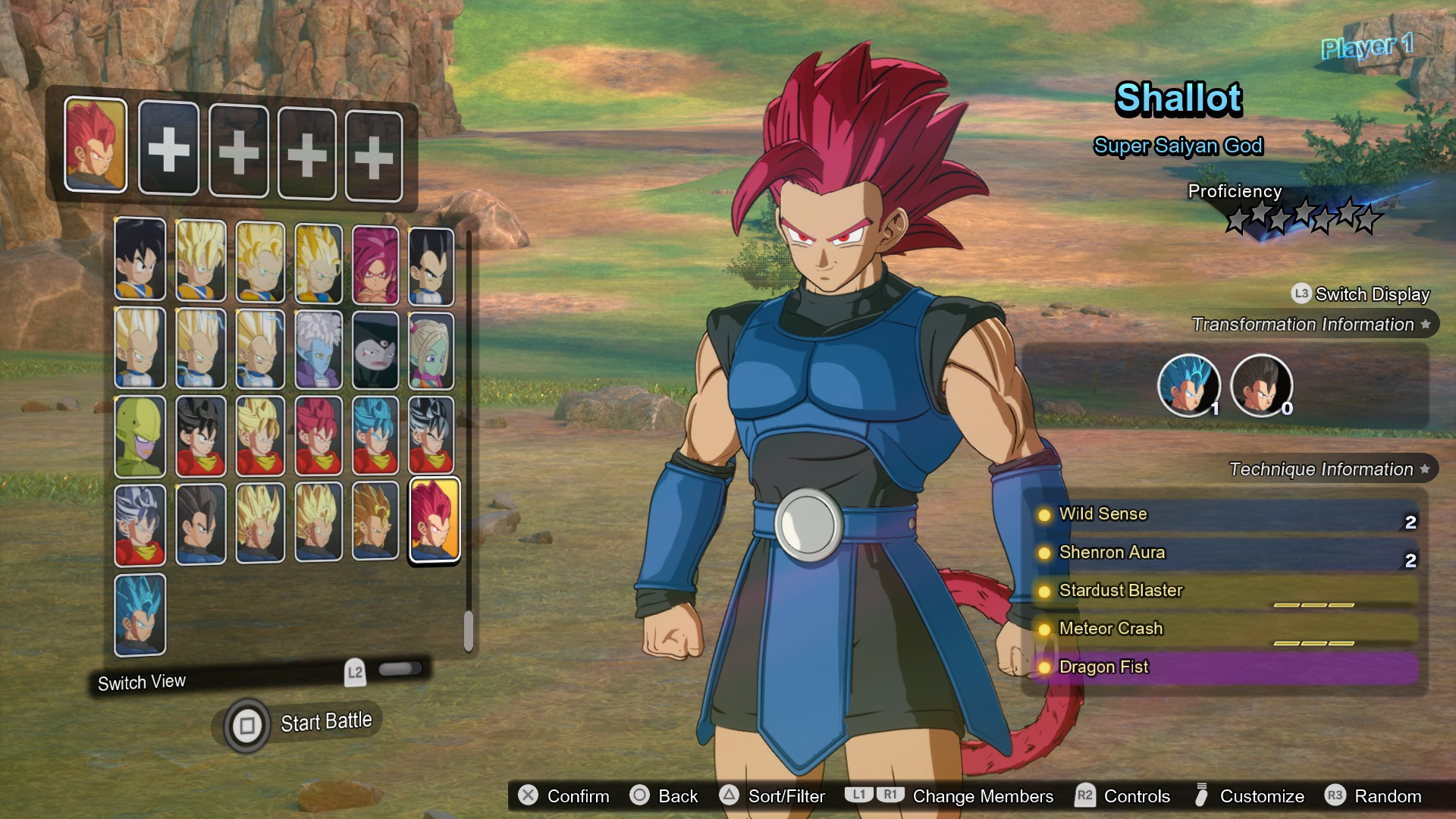Toggle the Technique Information favorite star
Viewport: 1456px width, 819px height.
click(1424, 469)
